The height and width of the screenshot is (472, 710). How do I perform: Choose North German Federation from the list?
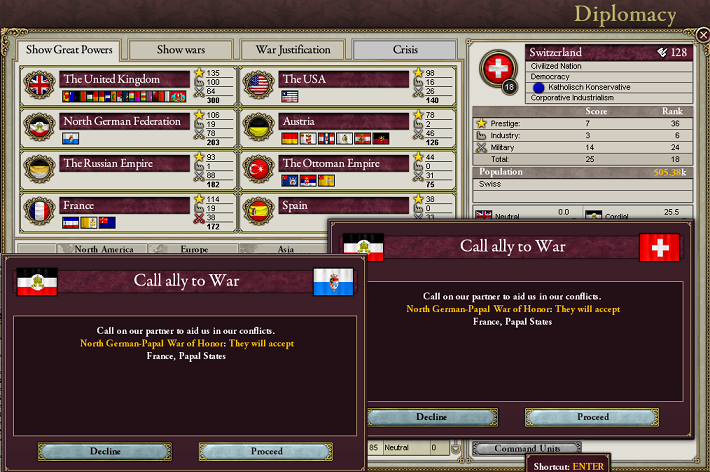tap(125, 121)
